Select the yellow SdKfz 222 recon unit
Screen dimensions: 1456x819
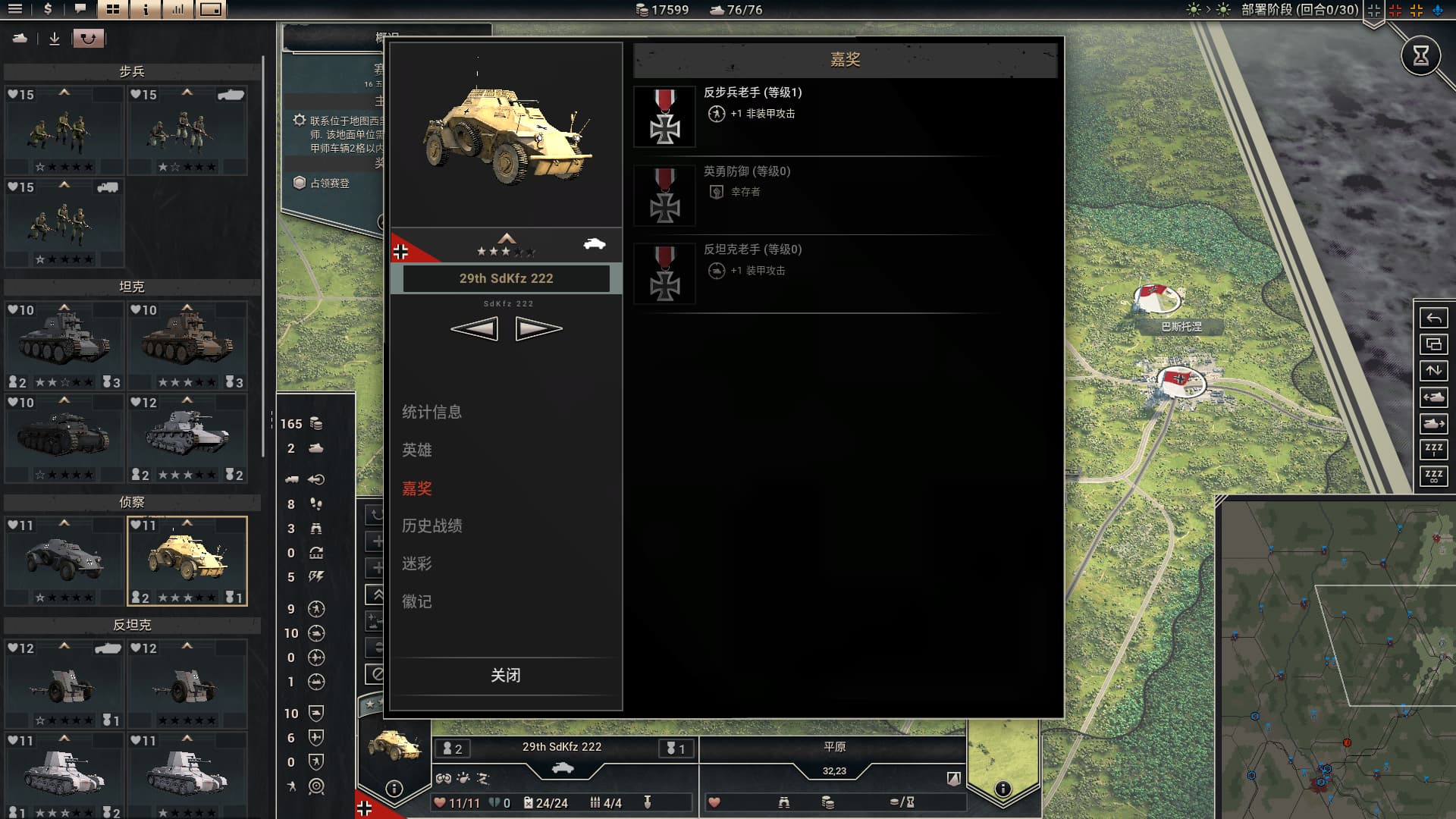(187, 560)
